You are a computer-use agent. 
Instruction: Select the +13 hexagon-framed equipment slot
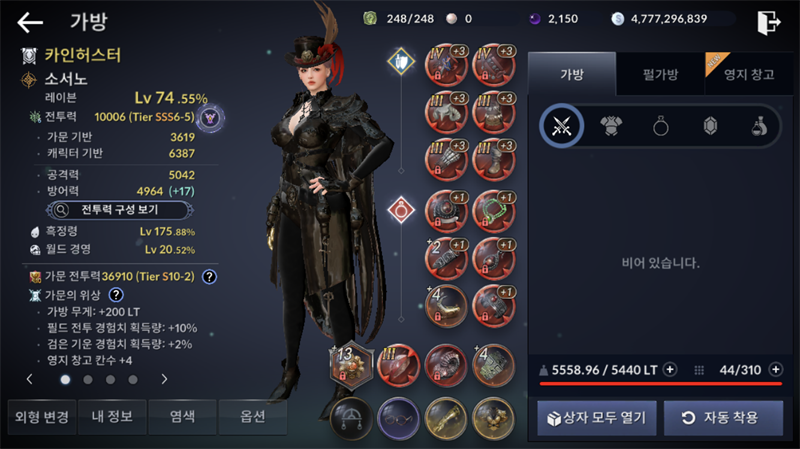point(351,364)
